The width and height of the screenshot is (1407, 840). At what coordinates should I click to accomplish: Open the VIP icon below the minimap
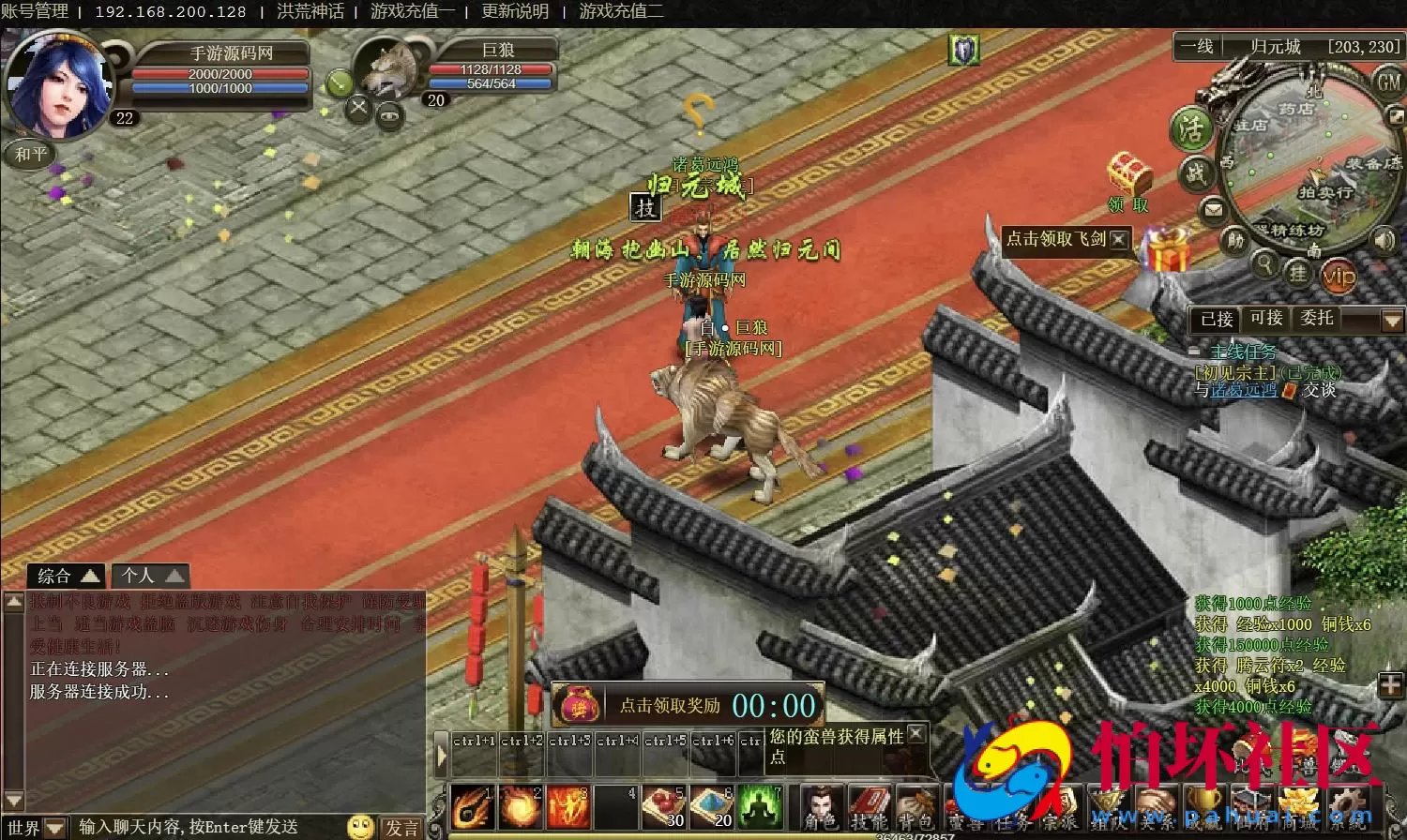tap(1337, 275)
